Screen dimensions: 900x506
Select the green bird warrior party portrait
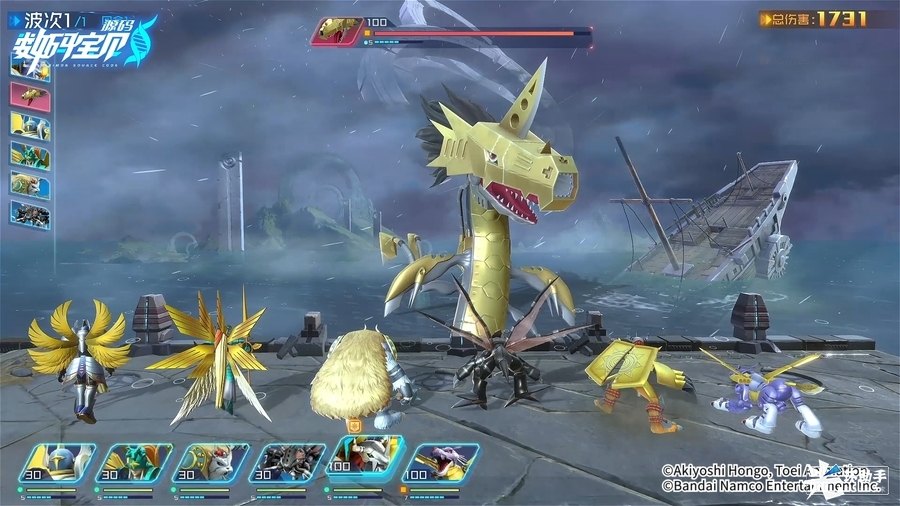coord(134,464)
